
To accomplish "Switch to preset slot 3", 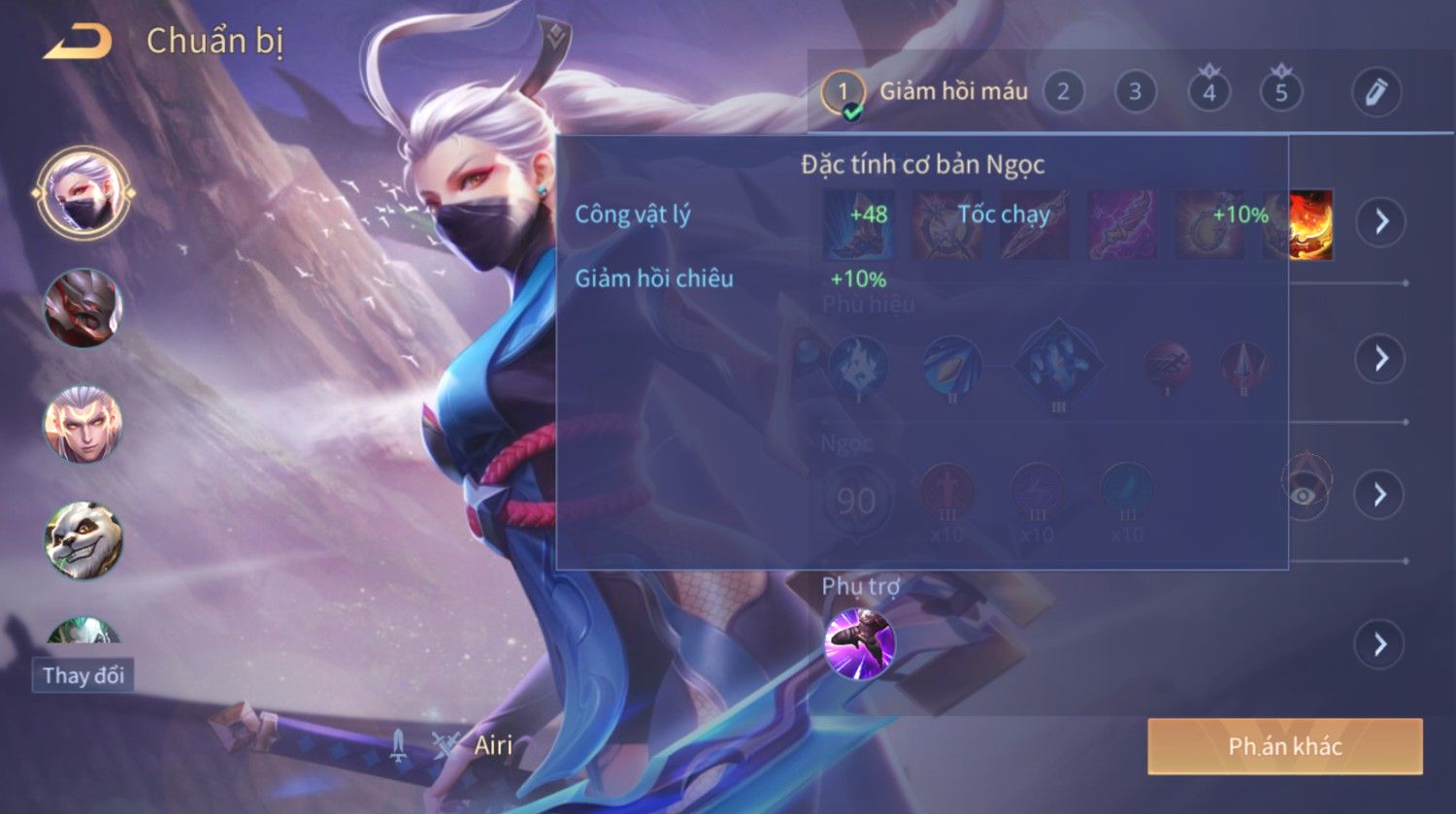I will coord(1135,92).
